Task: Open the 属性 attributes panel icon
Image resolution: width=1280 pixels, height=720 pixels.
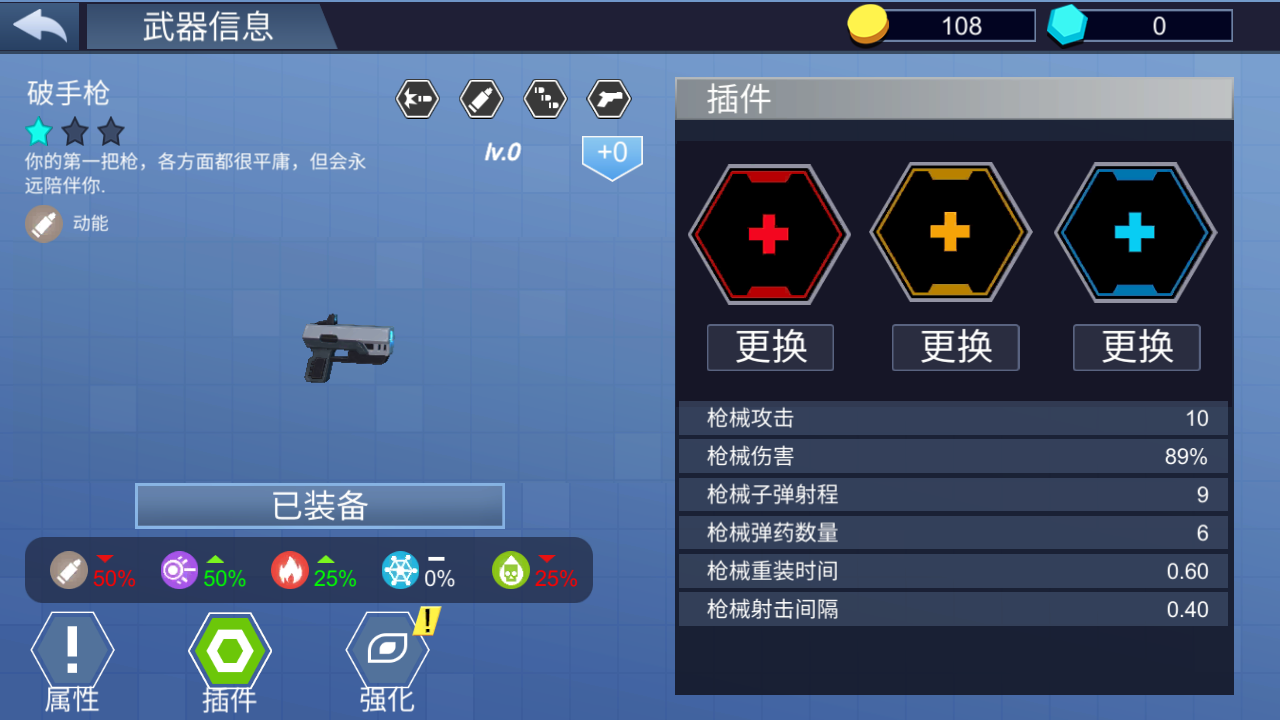Action: (x=71, y=657)
